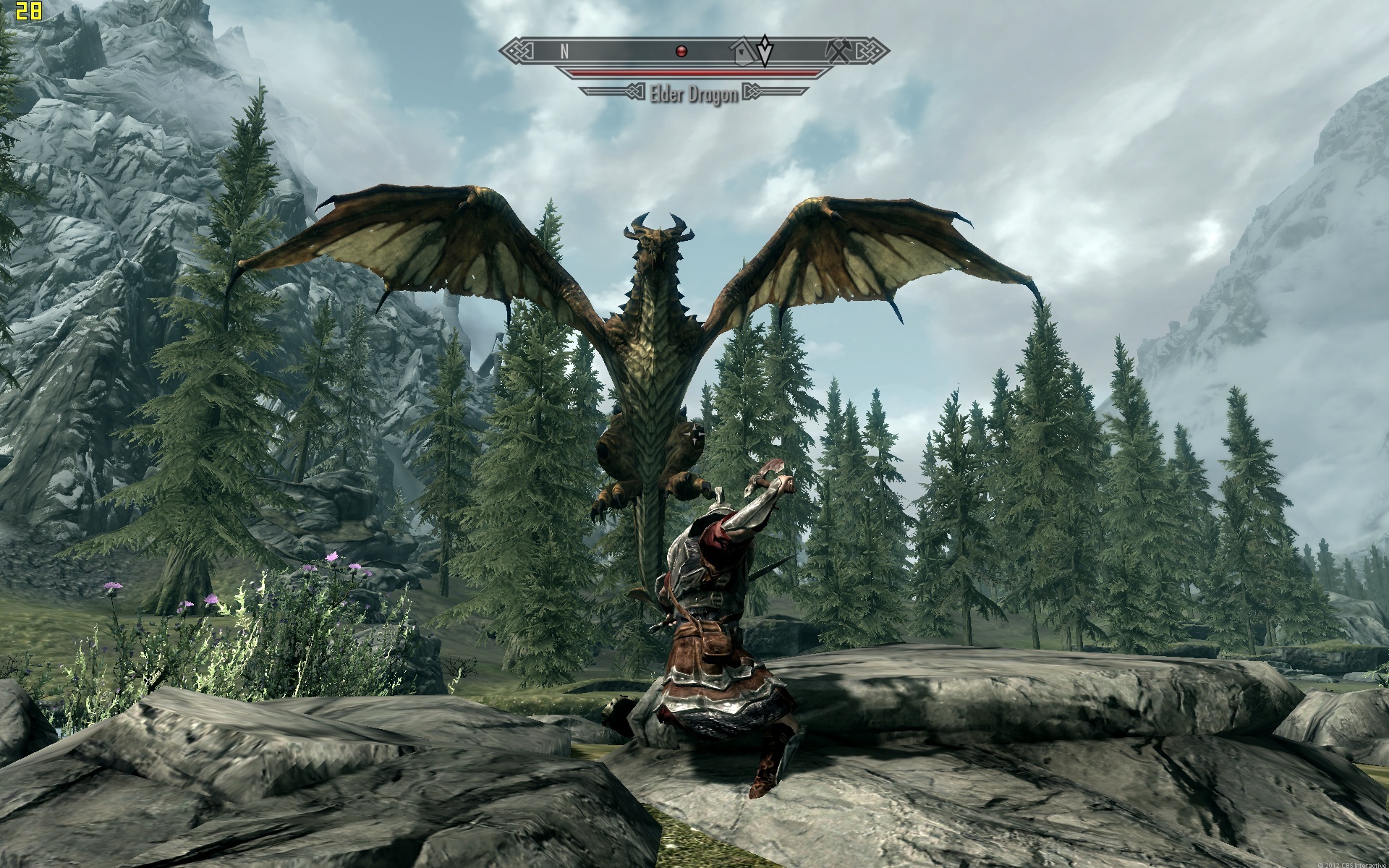Select the quest arrow marker on the compass

765,51
